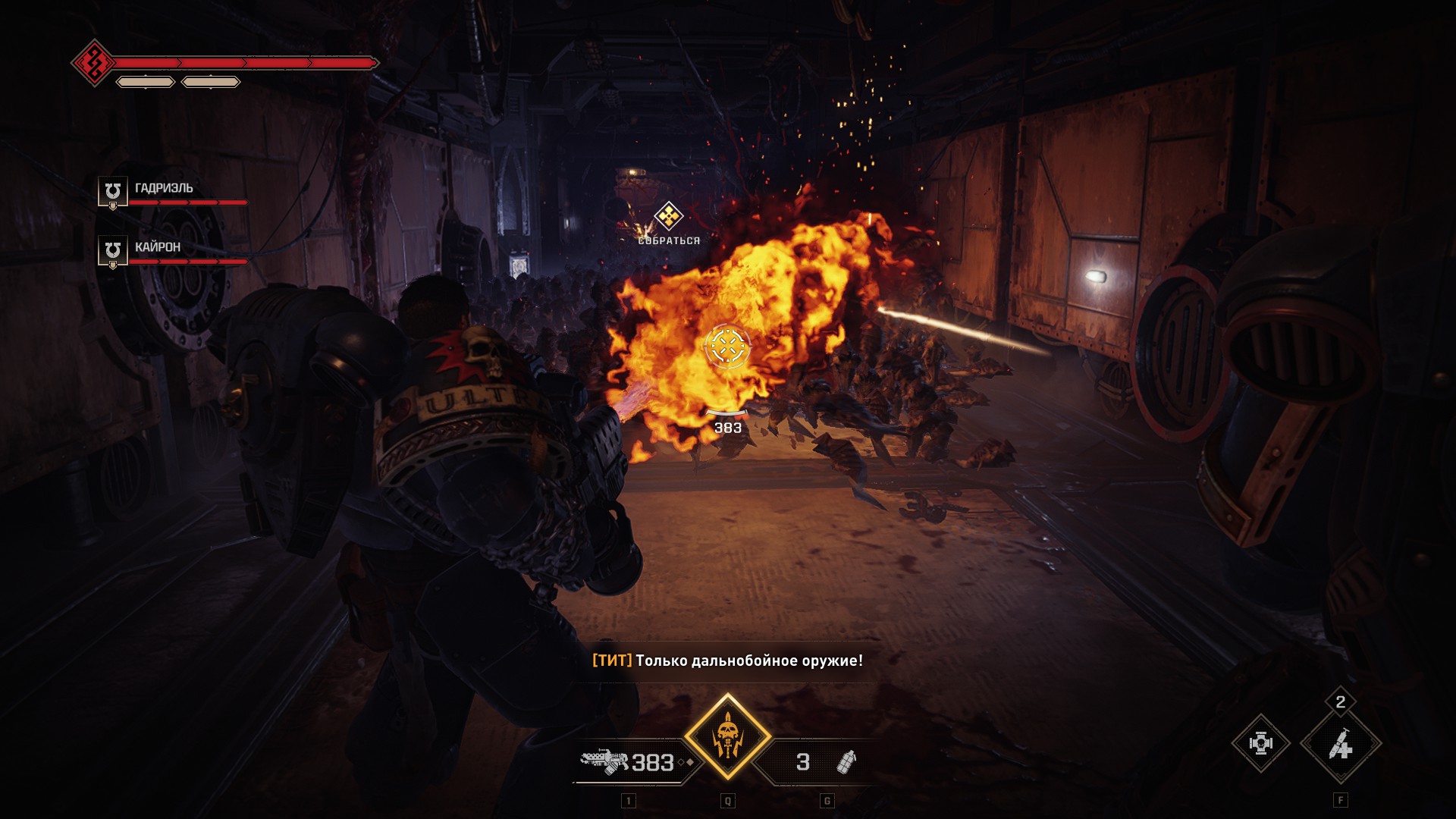Click the СОБРАТЬСЯ objective marker
Screen dimensions: 1456x819
(x=668, y=217)
